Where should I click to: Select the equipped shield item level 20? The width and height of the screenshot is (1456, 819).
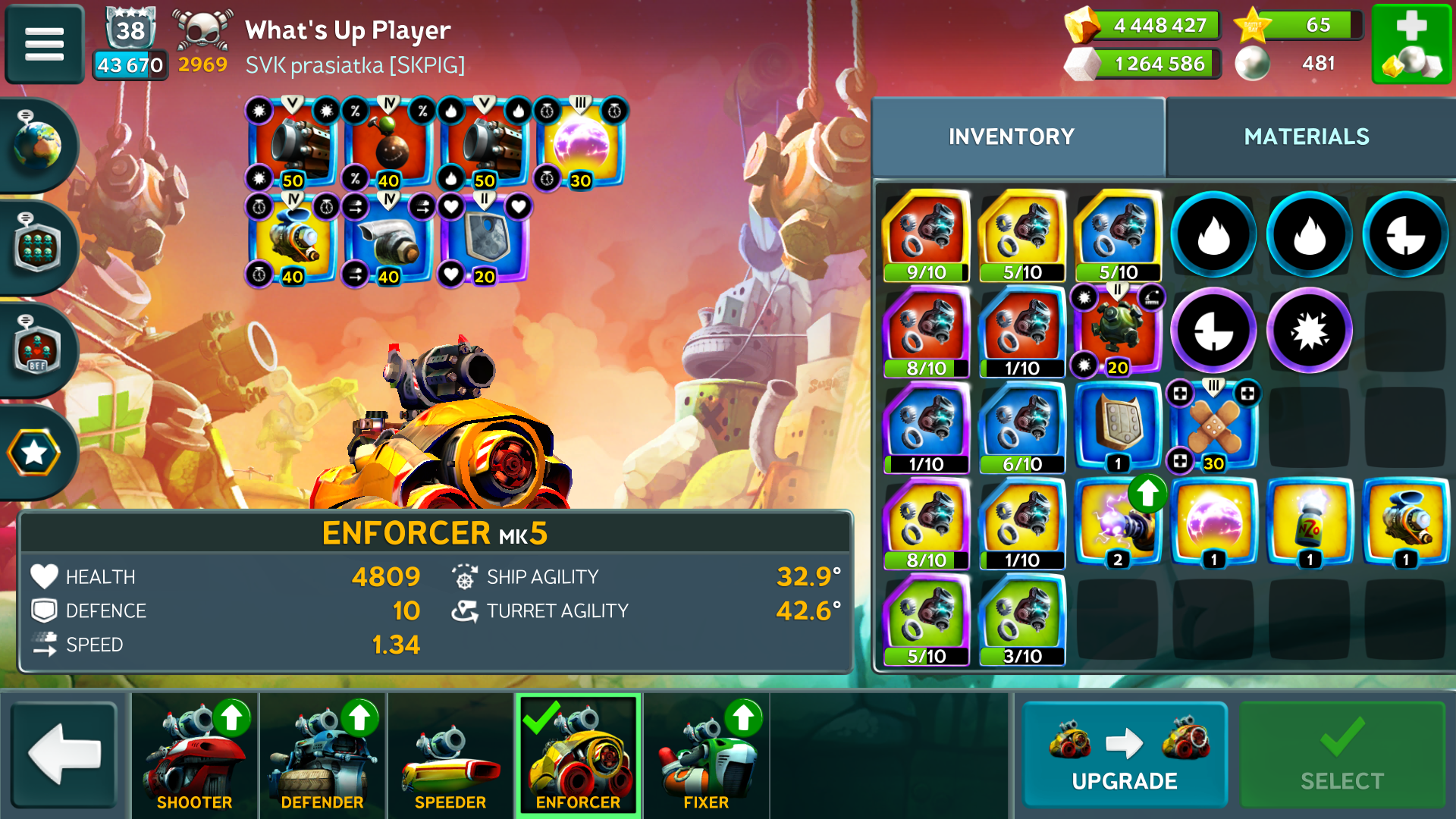pyautogui.click(x=485, y=240)
